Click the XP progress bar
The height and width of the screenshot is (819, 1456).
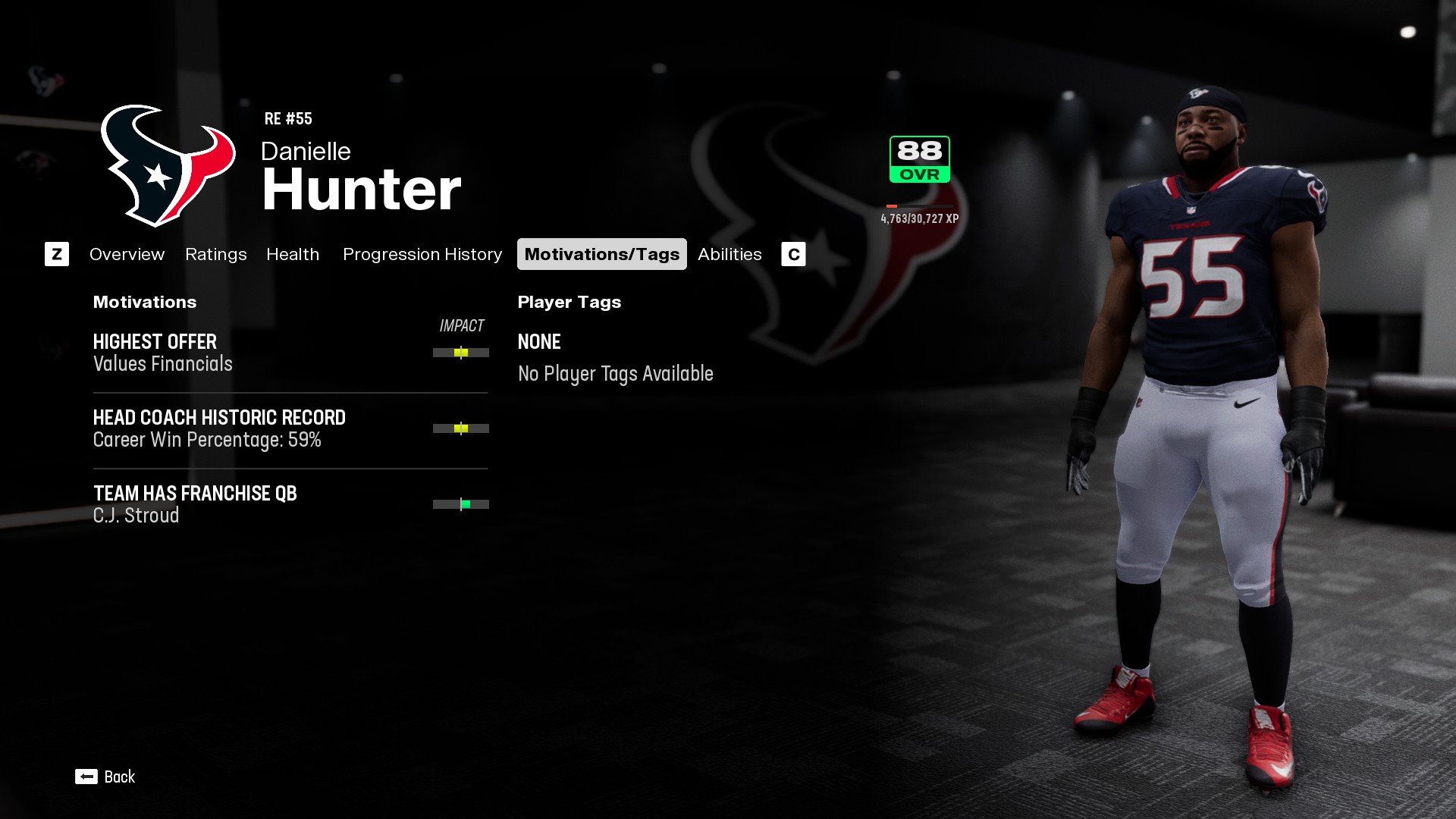(x=918, y=205)
